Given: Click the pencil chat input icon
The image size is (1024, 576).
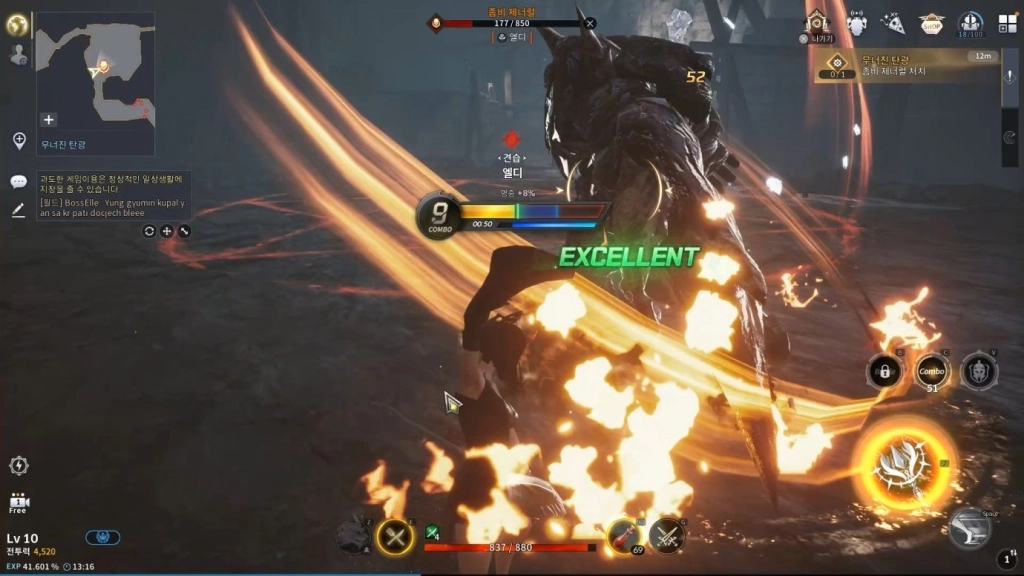Looking at the screenshot, I should tap(18, 210).
